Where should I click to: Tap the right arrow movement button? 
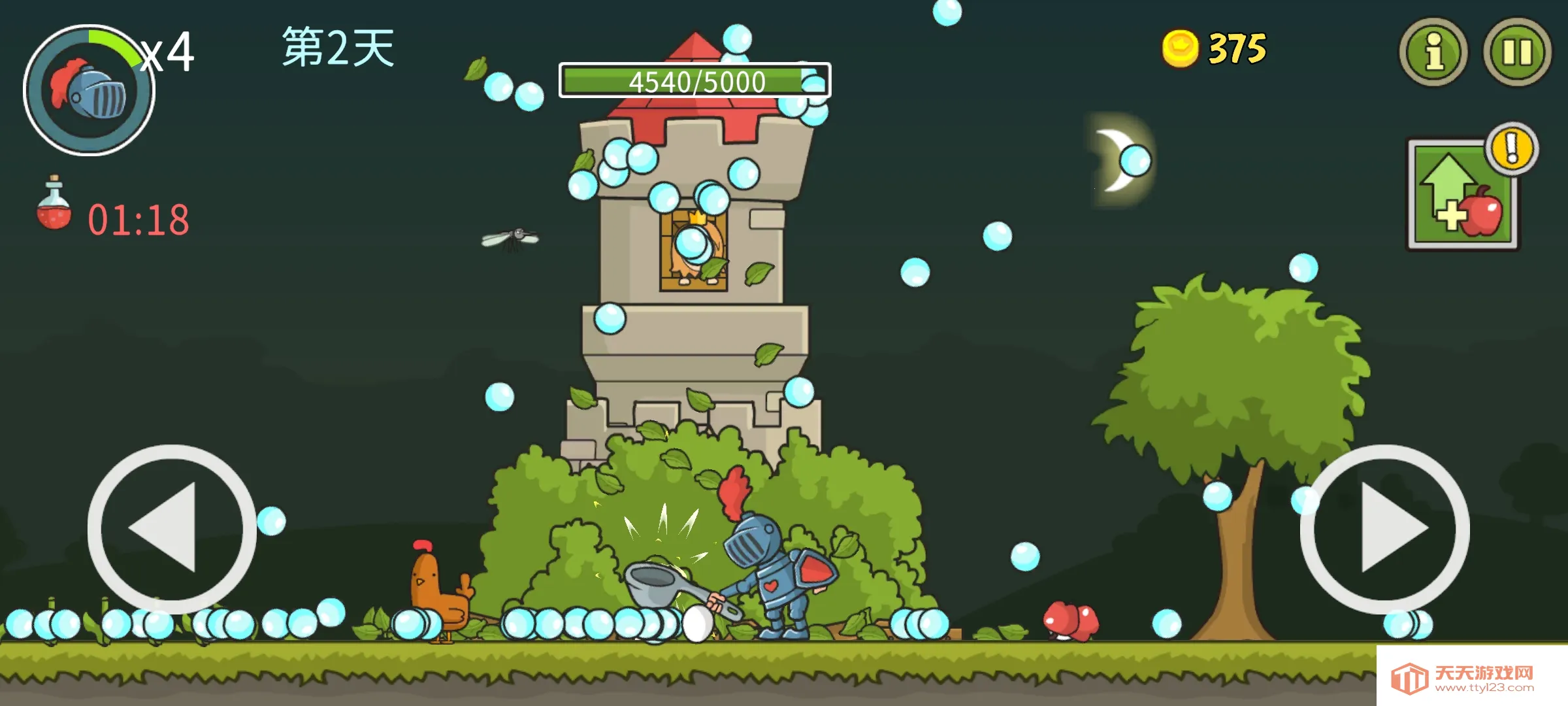(x=1385, y=528)
